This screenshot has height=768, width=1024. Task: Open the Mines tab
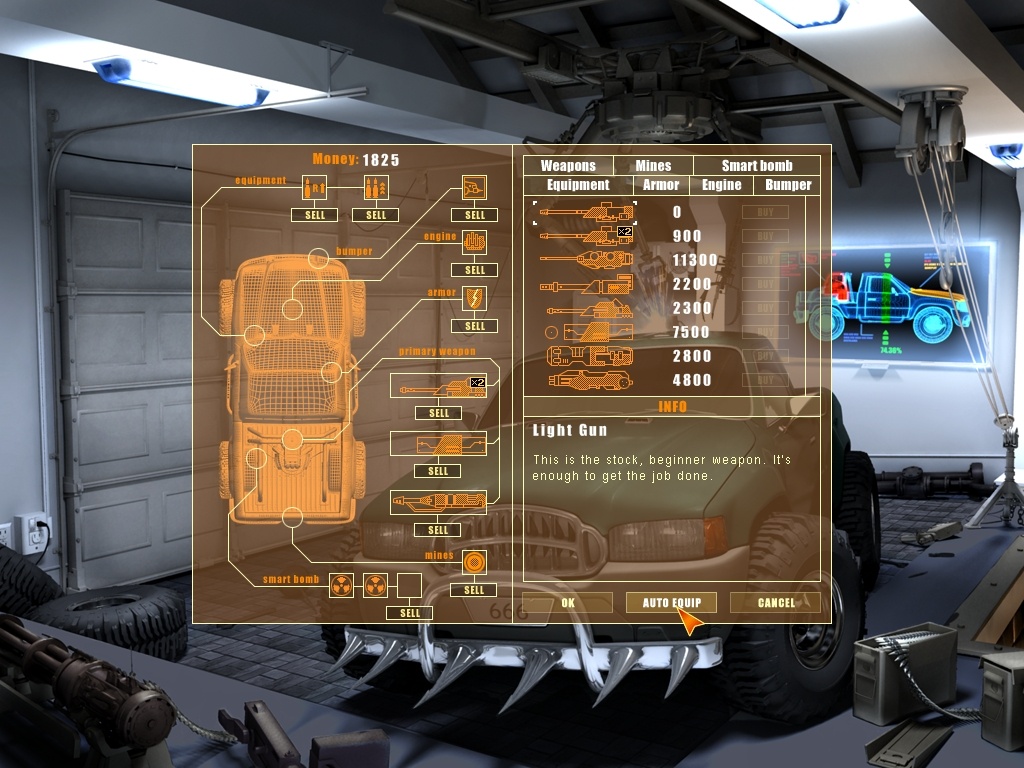653,166
